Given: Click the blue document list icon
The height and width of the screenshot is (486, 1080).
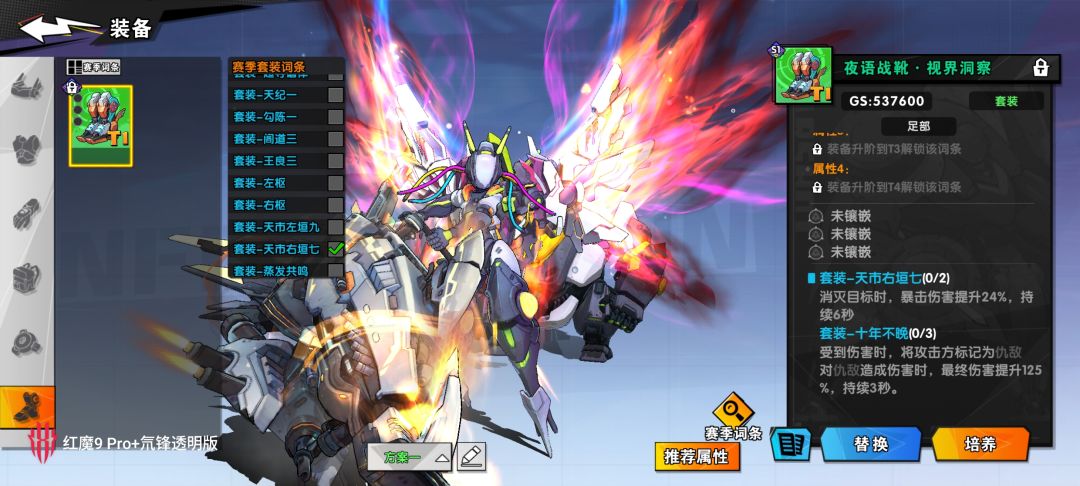Looking at the screenshot, I should [790, 445].
